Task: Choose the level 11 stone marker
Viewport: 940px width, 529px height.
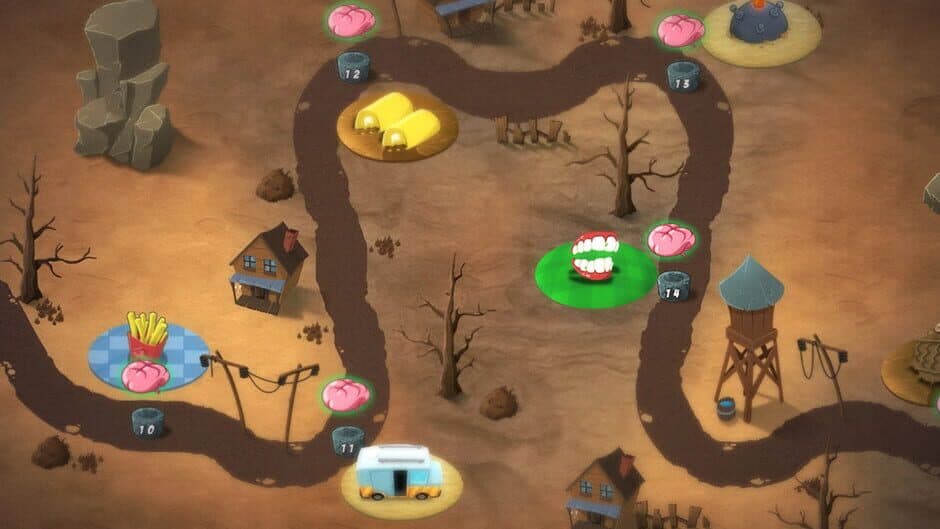Action: (x=348, y=441)
